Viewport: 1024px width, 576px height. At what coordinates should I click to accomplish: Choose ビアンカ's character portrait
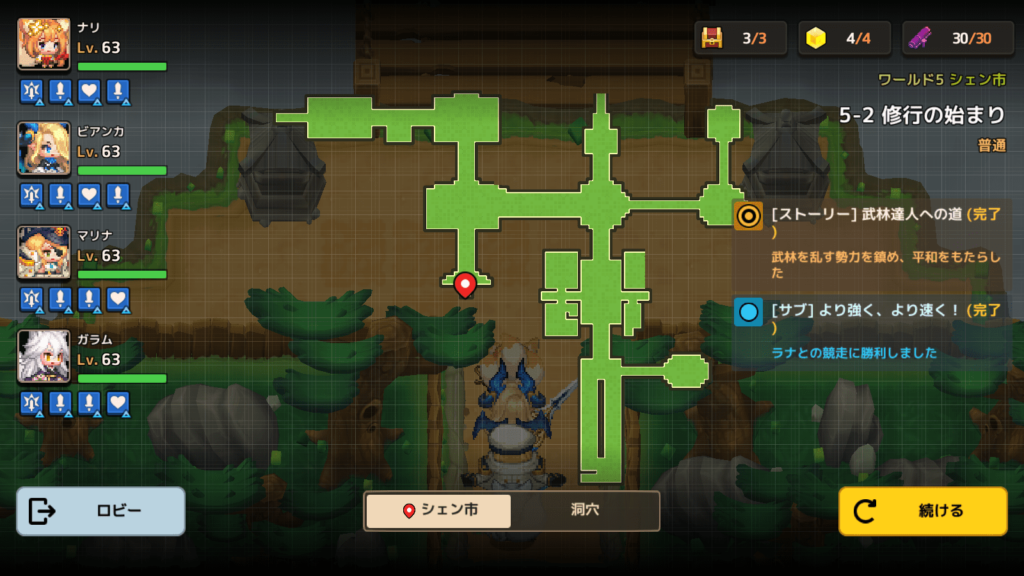click(44, 149)
